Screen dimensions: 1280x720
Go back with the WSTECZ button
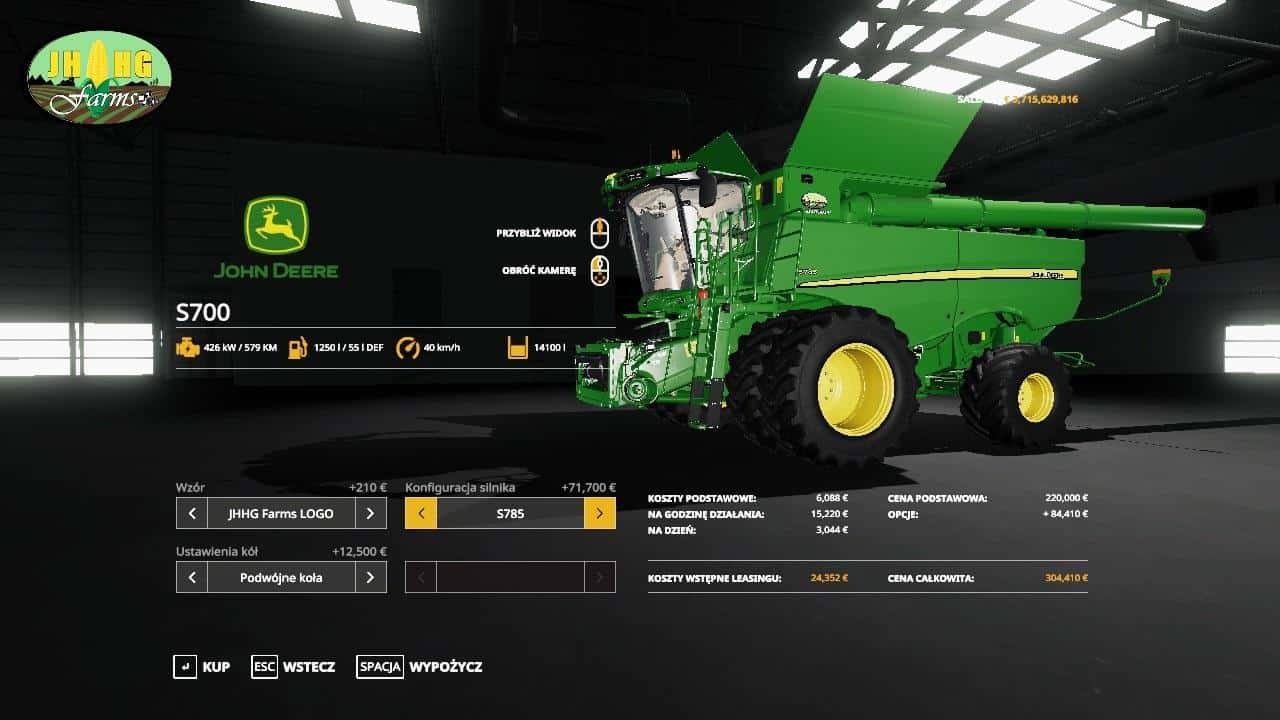(x=294, y=667)
